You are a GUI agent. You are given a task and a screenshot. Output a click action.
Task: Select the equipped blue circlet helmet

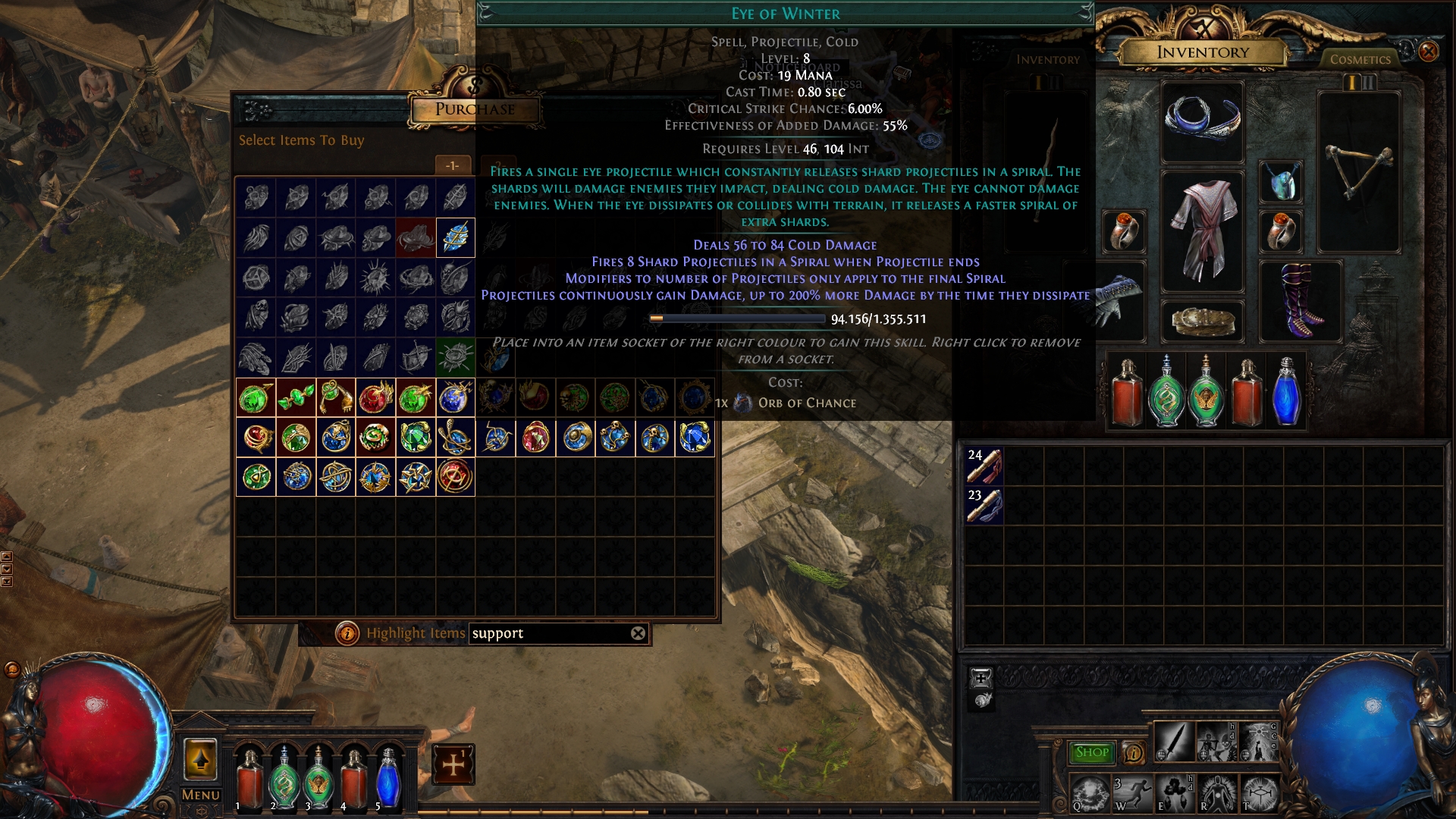point(1202,121)
